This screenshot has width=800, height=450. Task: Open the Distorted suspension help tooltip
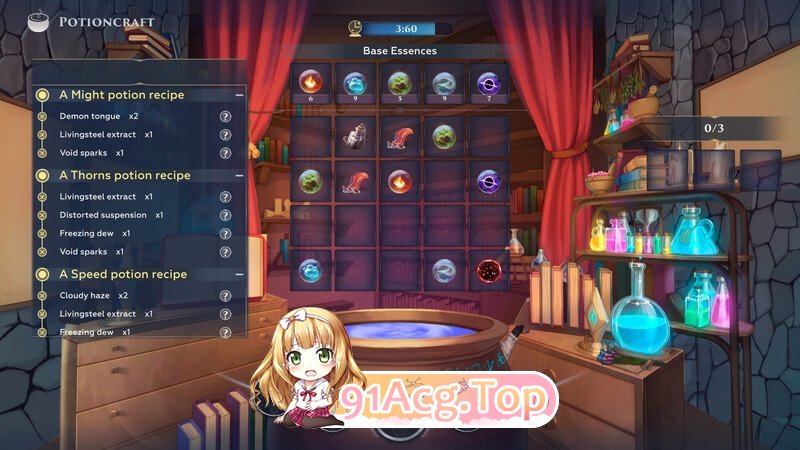pyautogui.click(x=225, y=215)
